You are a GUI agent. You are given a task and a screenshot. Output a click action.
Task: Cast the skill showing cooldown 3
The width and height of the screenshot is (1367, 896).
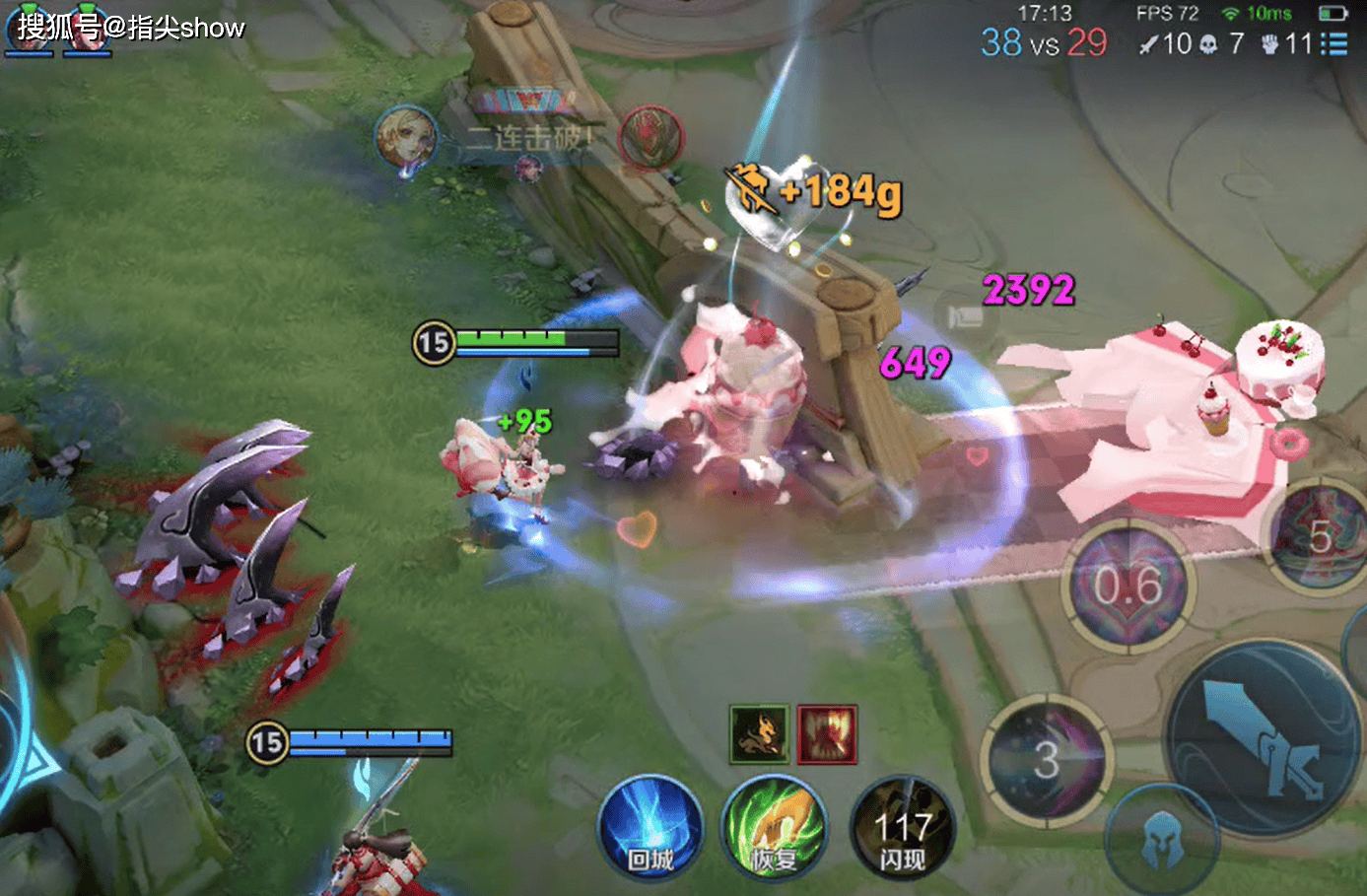point(1047,759)
